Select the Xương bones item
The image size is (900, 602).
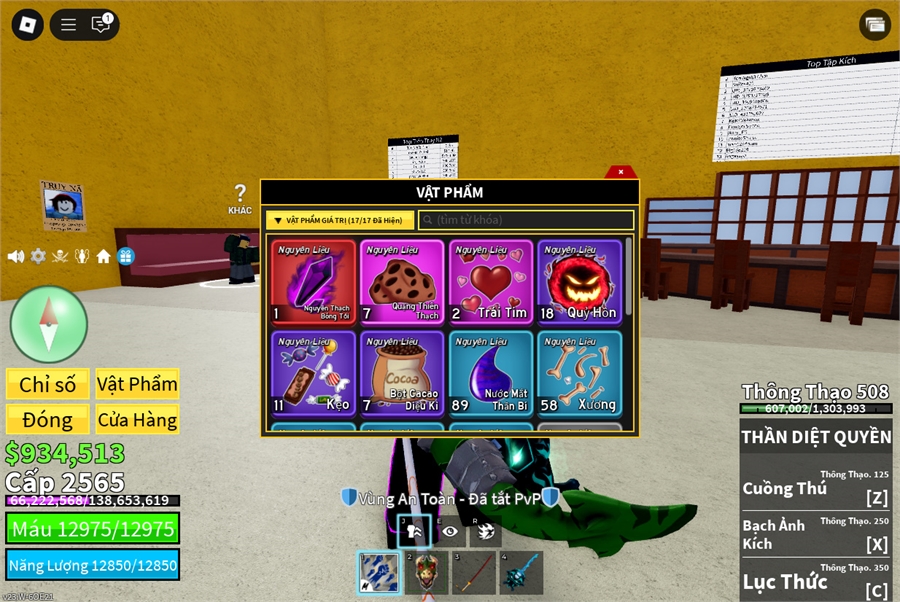(x=580, y=373)
